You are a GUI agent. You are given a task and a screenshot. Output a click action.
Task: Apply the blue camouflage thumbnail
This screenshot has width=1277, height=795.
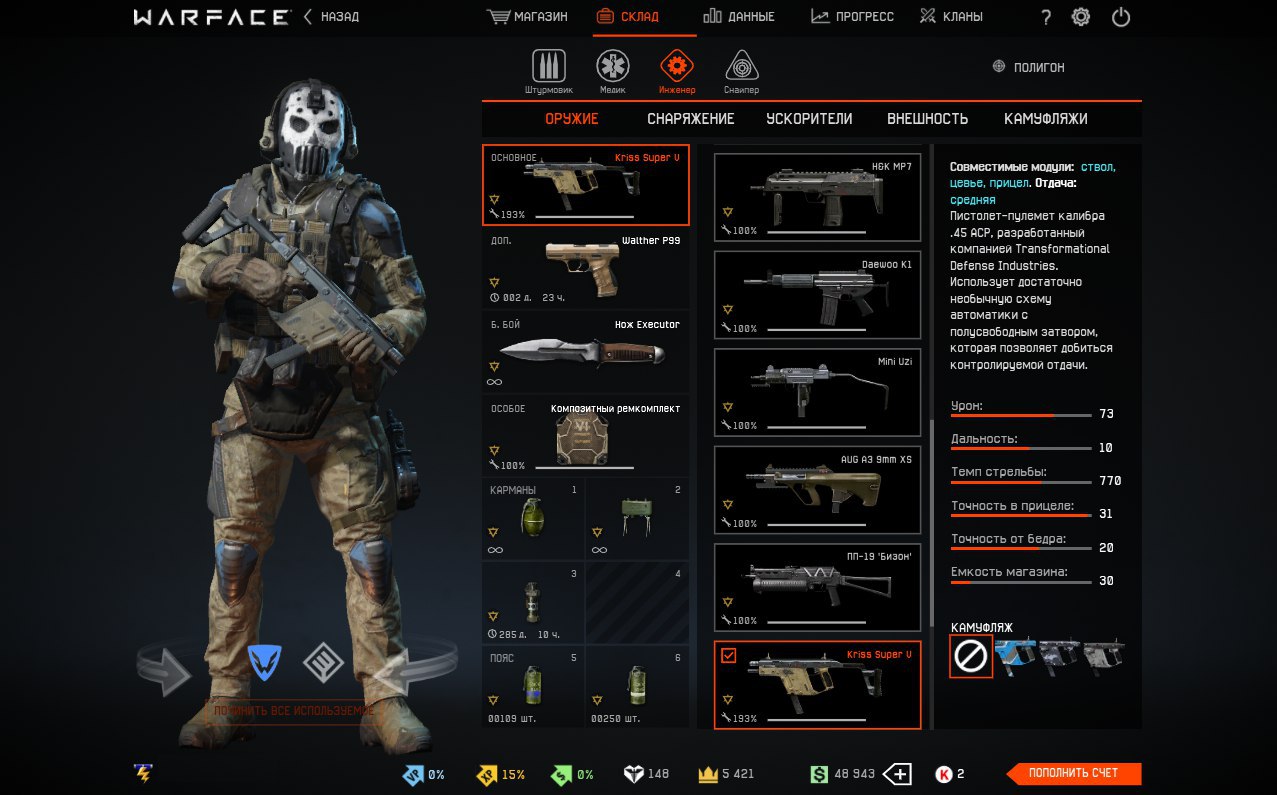[1016, 655]
